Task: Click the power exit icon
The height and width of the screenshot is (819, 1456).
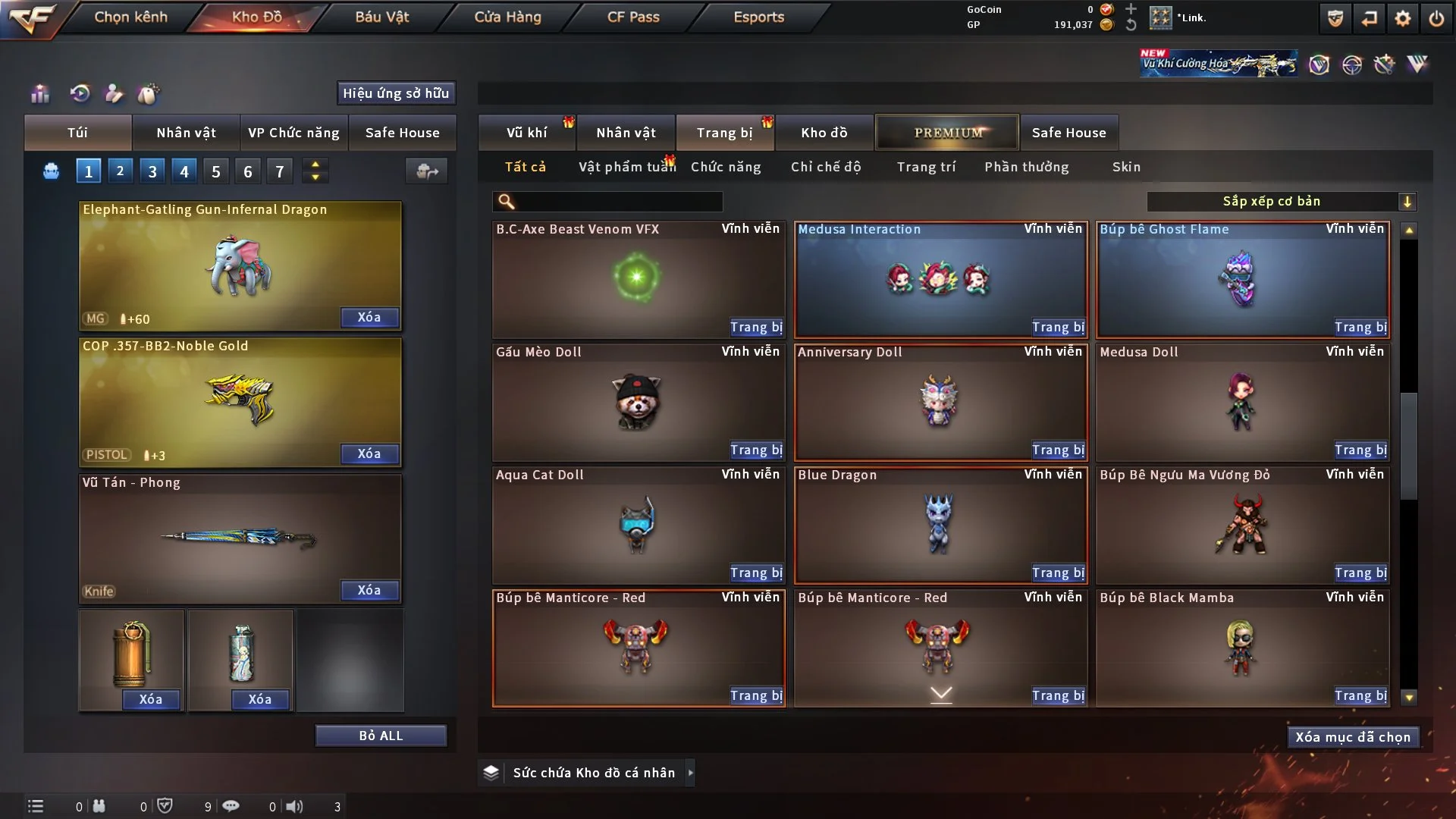Action: 1436,18
